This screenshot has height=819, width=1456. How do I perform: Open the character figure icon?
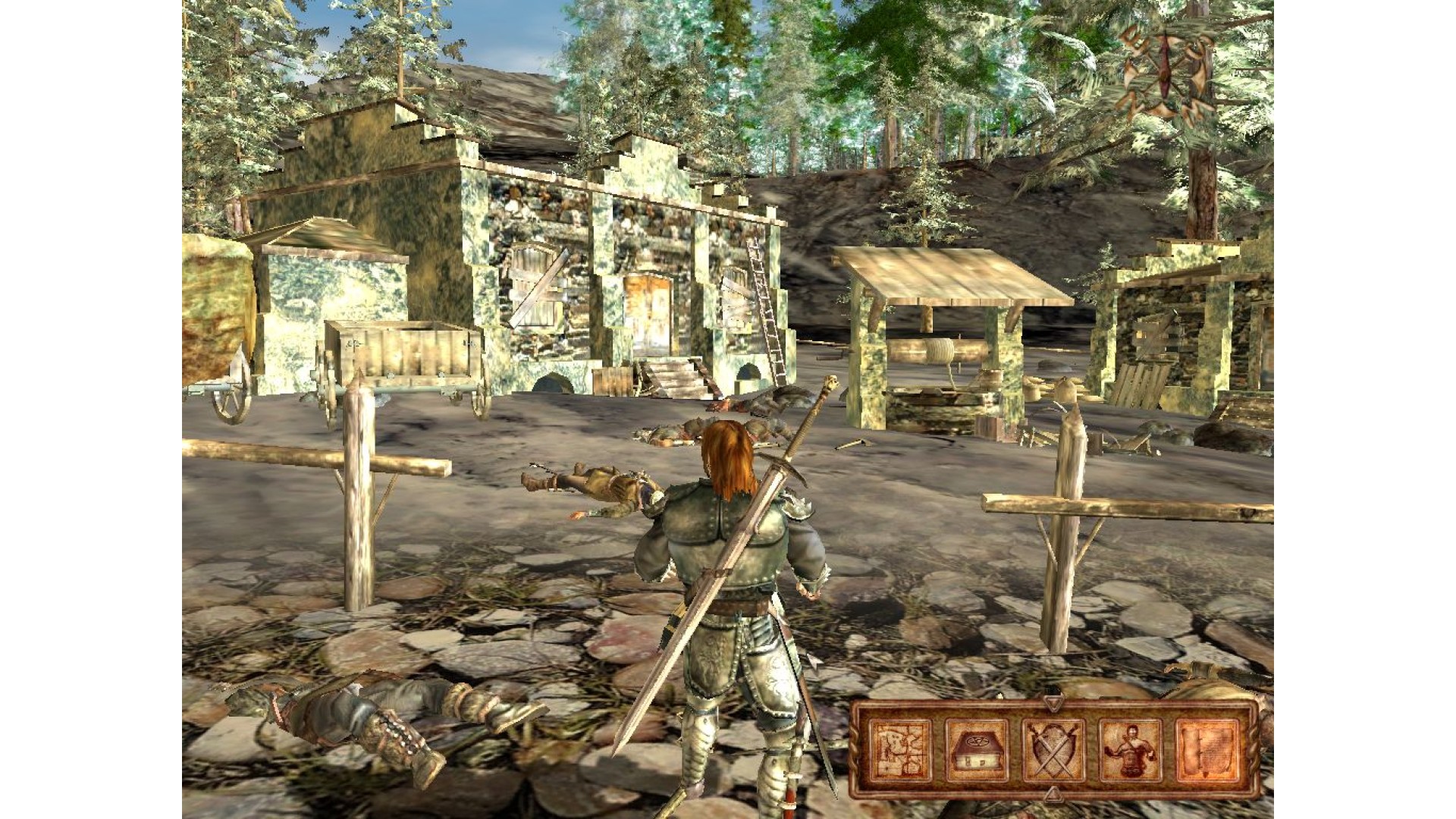[x=1130, y=749]
